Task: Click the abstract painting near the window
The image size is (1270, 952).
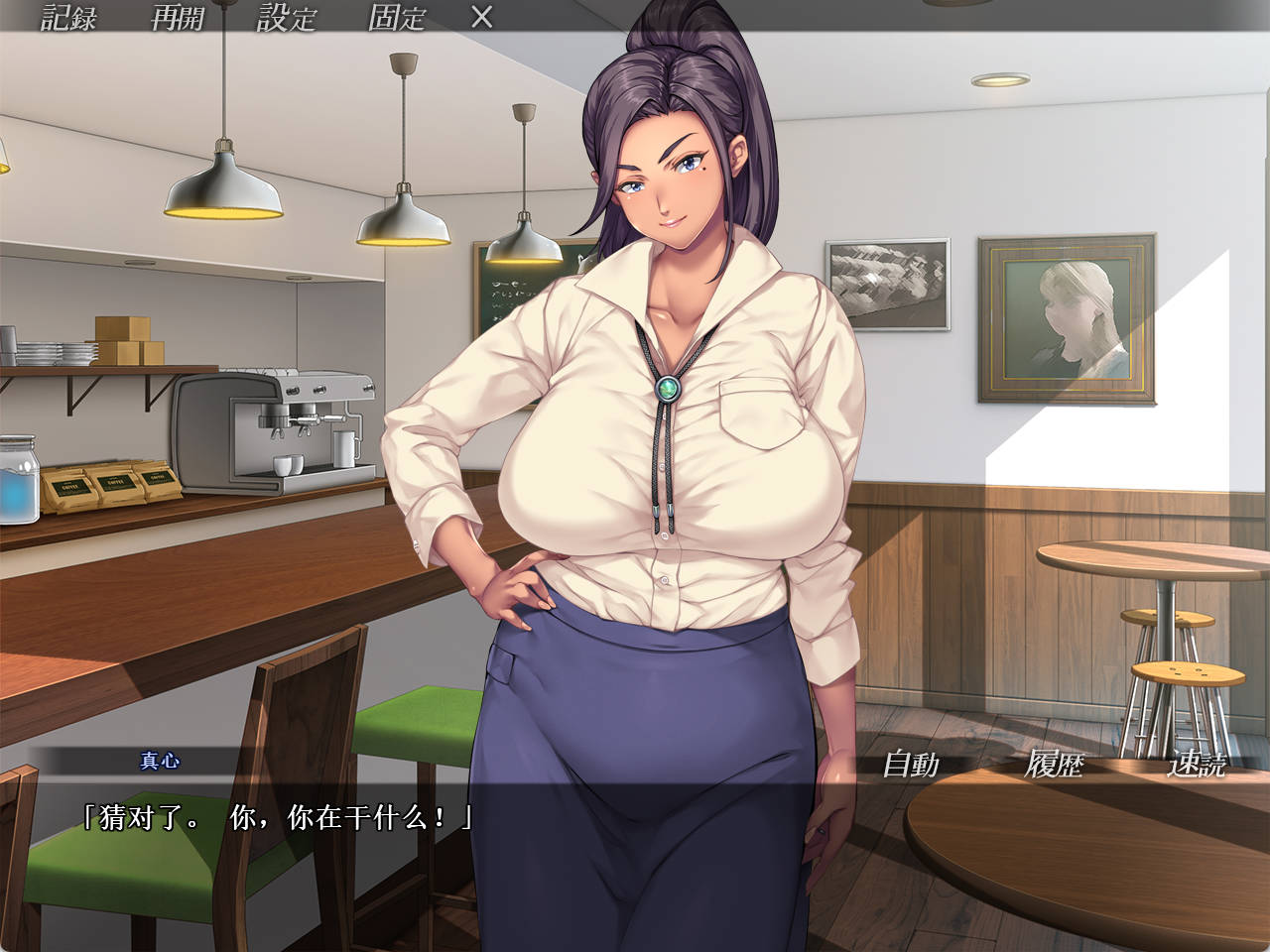Action: [888, 281]
